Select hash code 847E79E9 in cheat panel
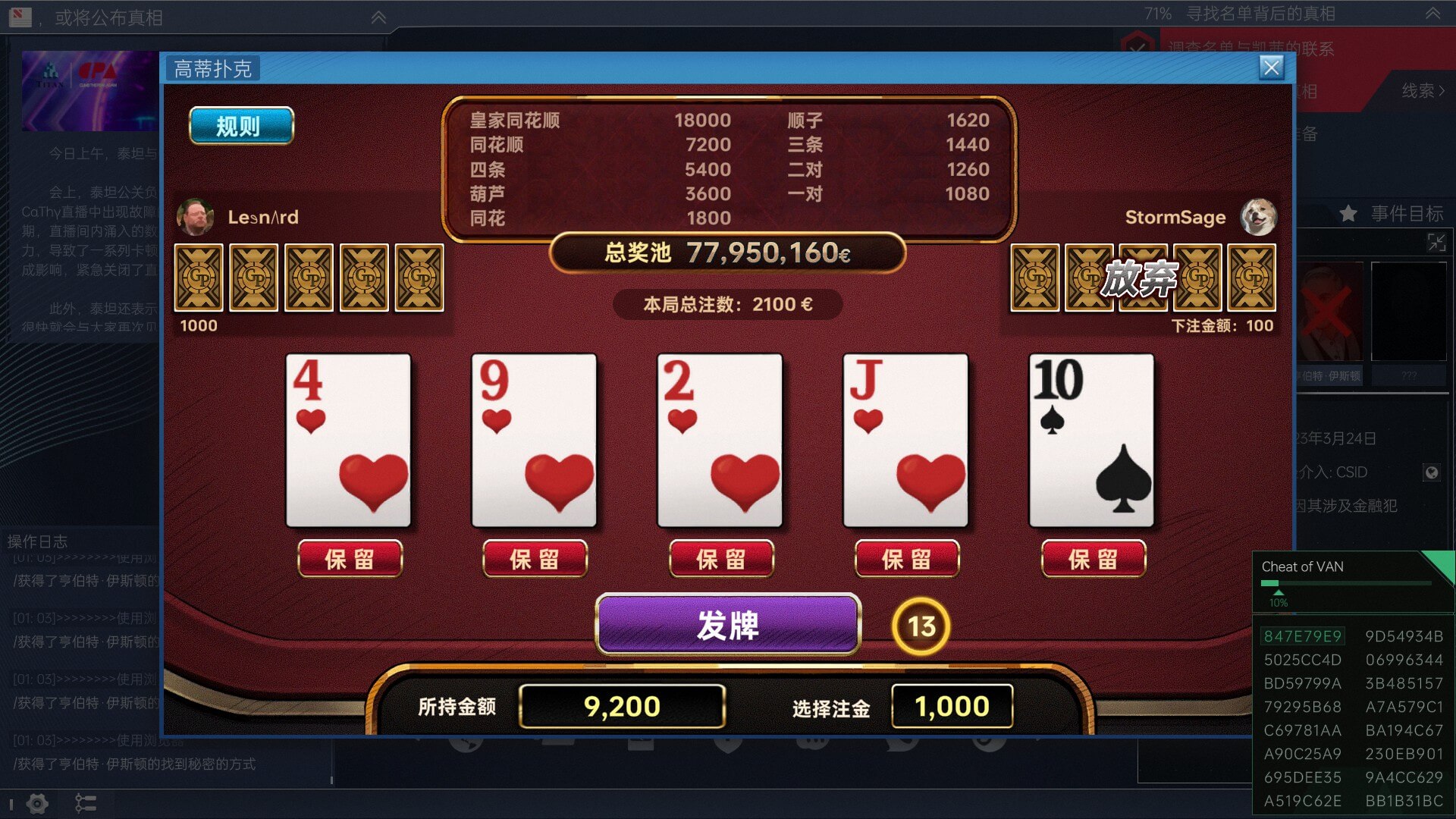 pyautogui.click(x=1301, y=636)
